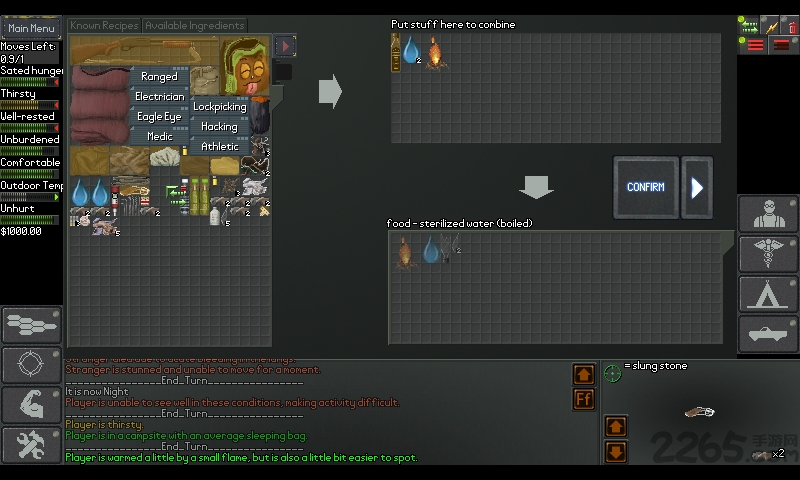Select the Ranged skill
The width and height of the screenshot is (800, 480).
pos(159,77)
